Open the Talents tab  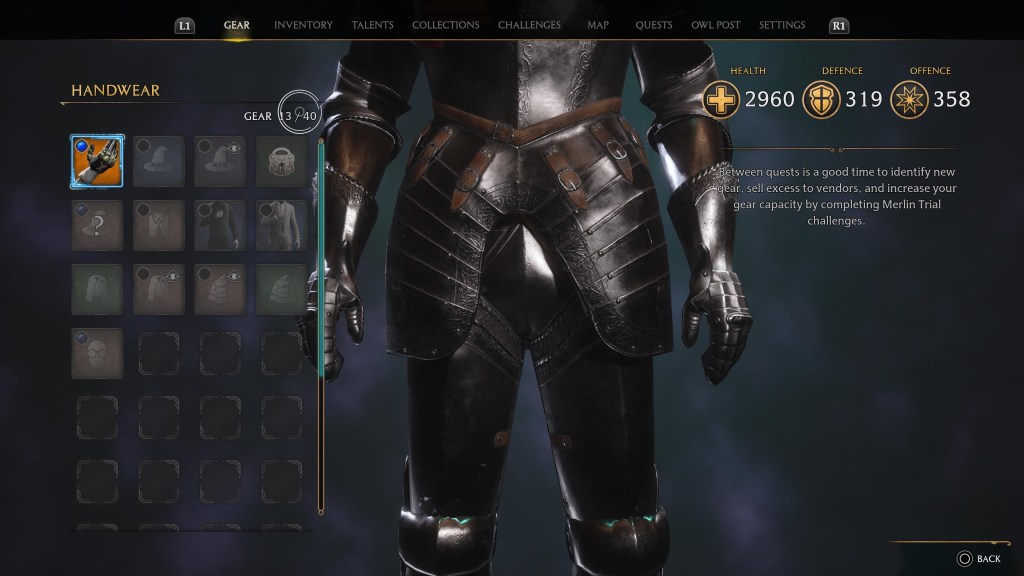click(372, 25)
